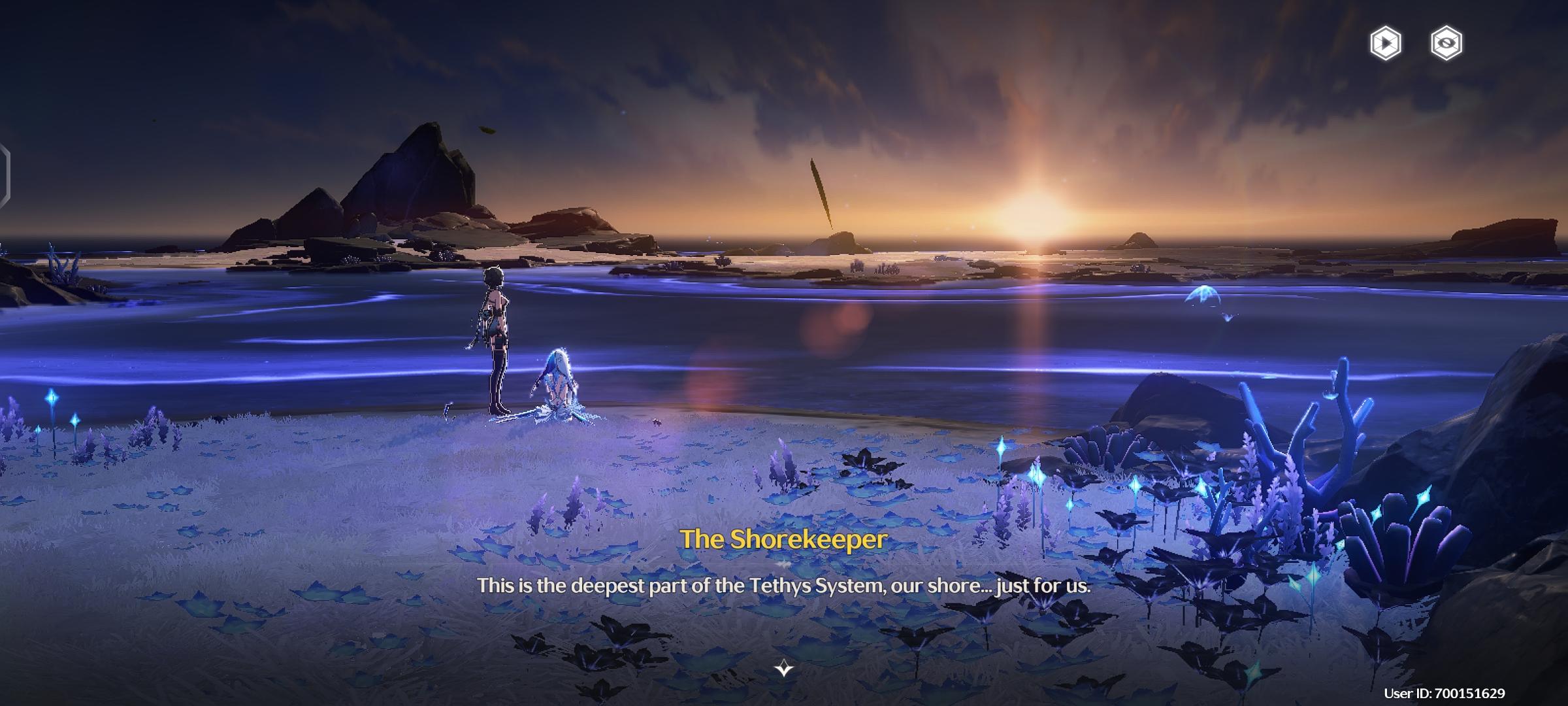This screenshot has width=1568, height=706.
Task: Click the top-right control bar area
Action: pyautogui.click(x=1418, y=44)
